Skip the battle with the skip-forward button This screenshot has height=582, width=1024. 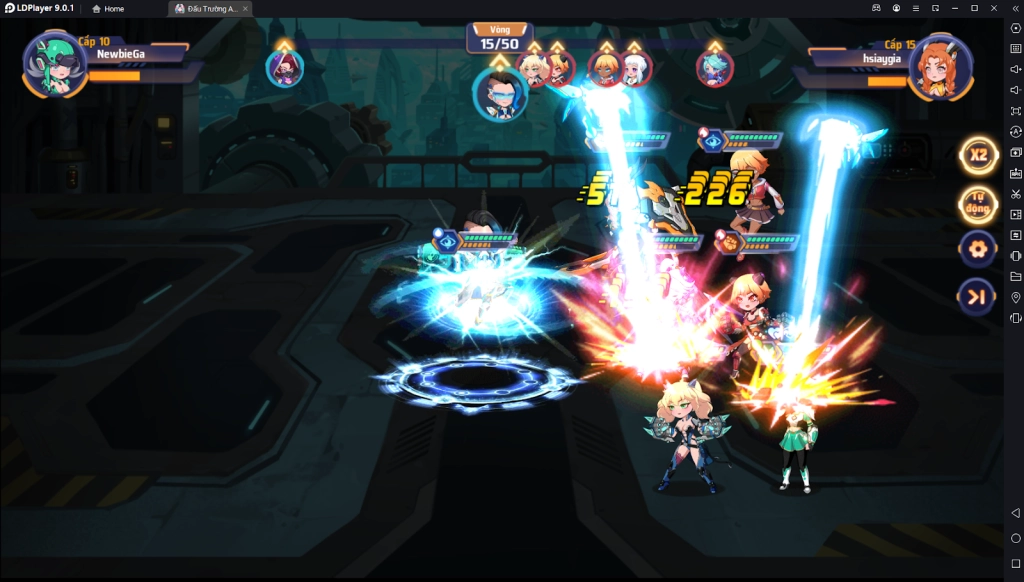tap(977, 296)
